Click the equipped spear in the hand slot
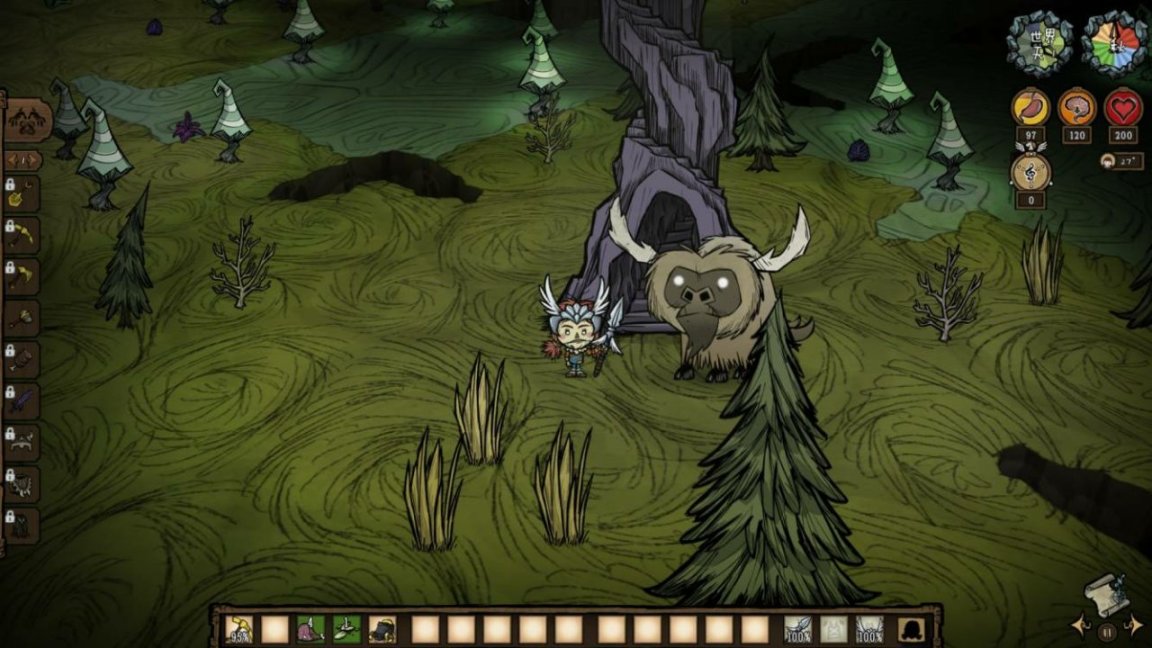This screenshot has width=1152, height=648. [797, 629]
